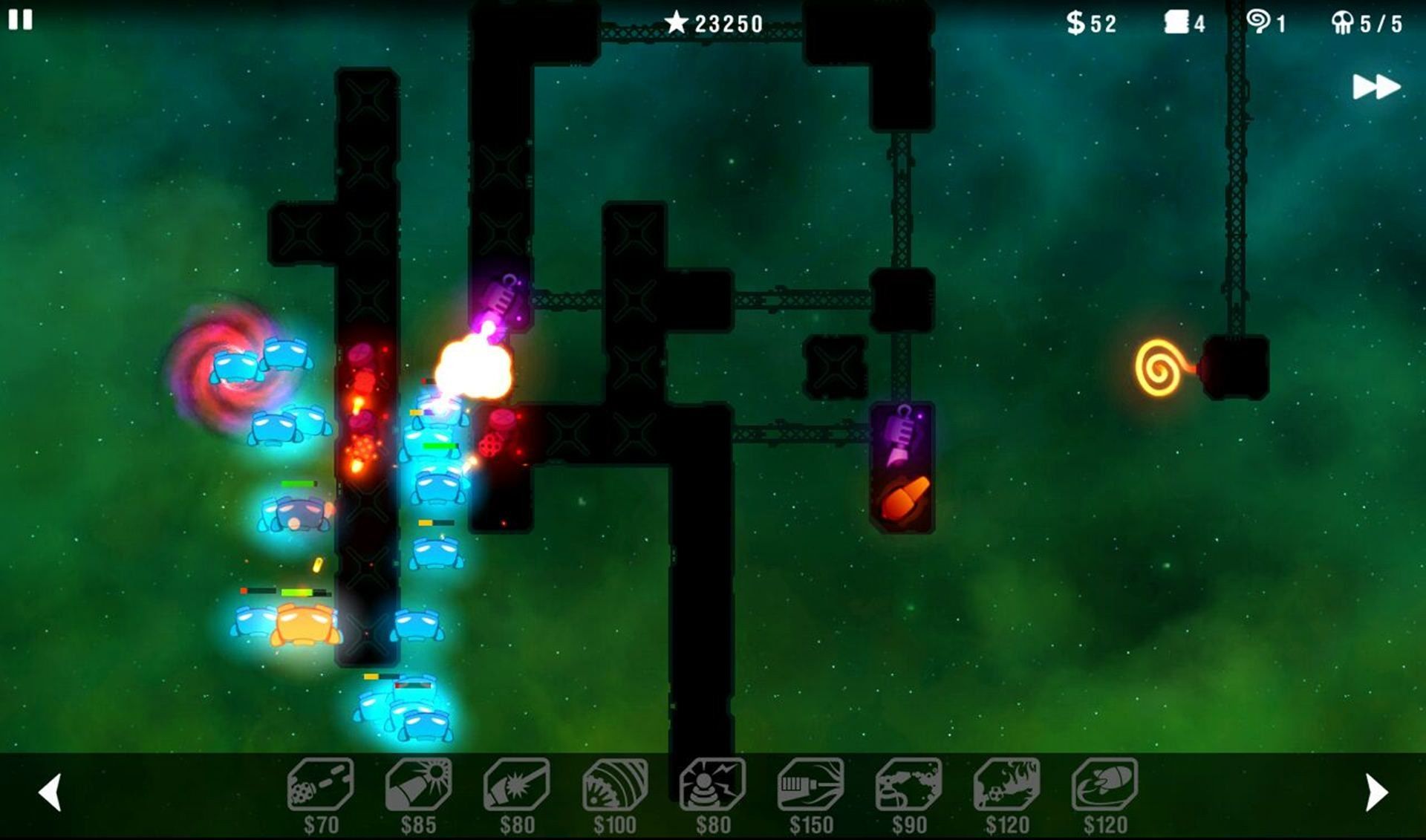Screen dimensions: 1426x840
Task: Select the $150 tower
Action: pyautogui.click(x=811, y=785)
